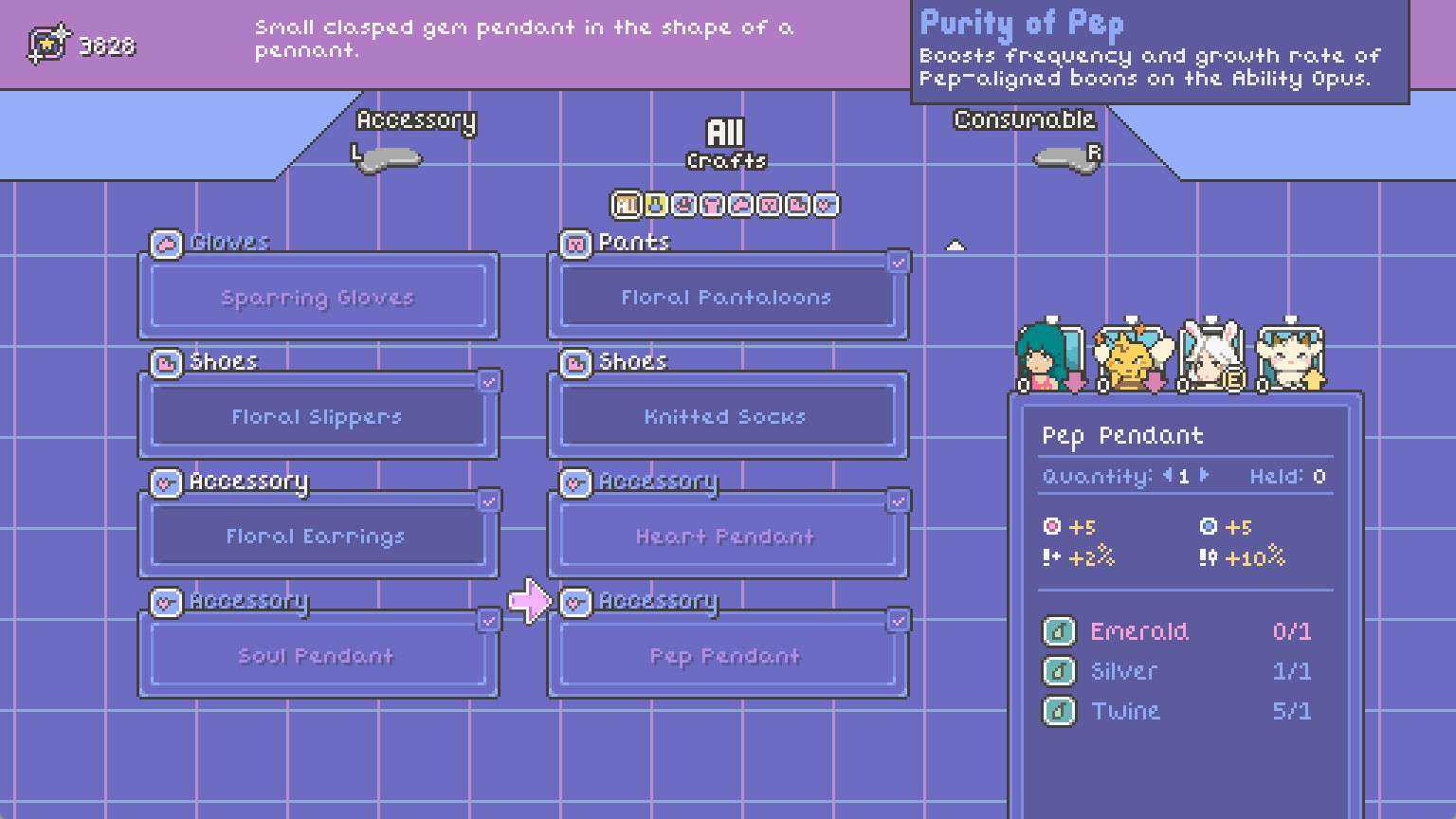Switch to the Consumable tab
1456x819 pixels.
(1023, 119)
